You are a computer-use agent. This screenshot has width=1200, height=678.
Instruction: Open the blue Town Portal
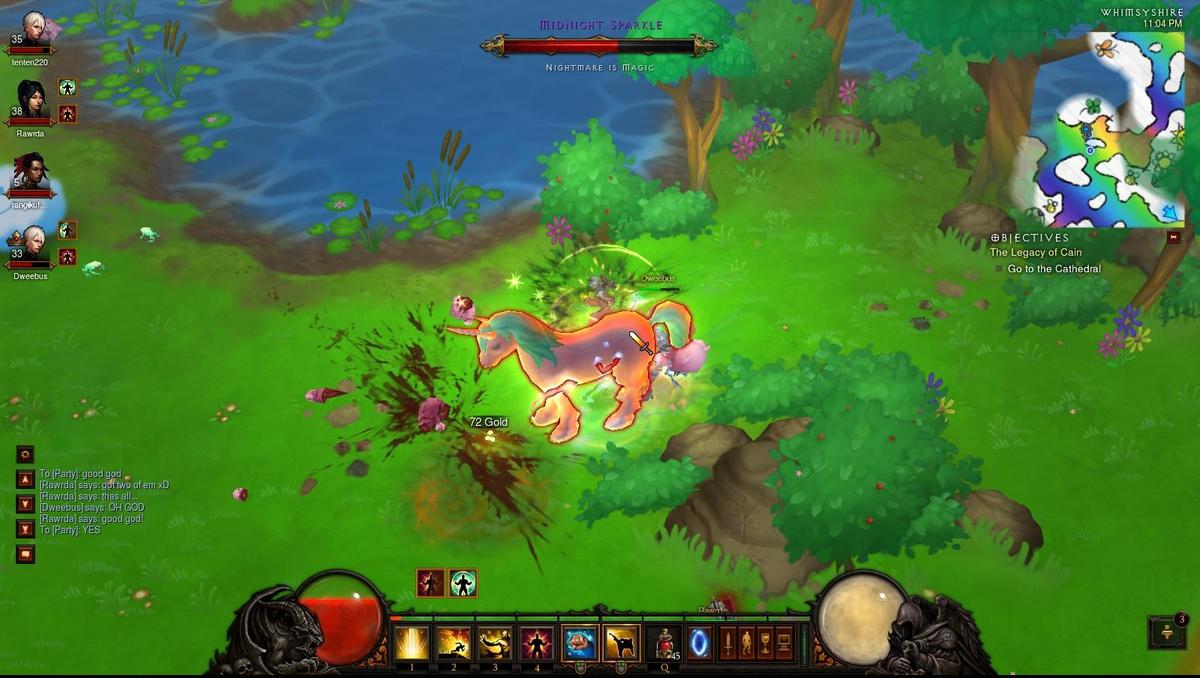click(699, 643)
